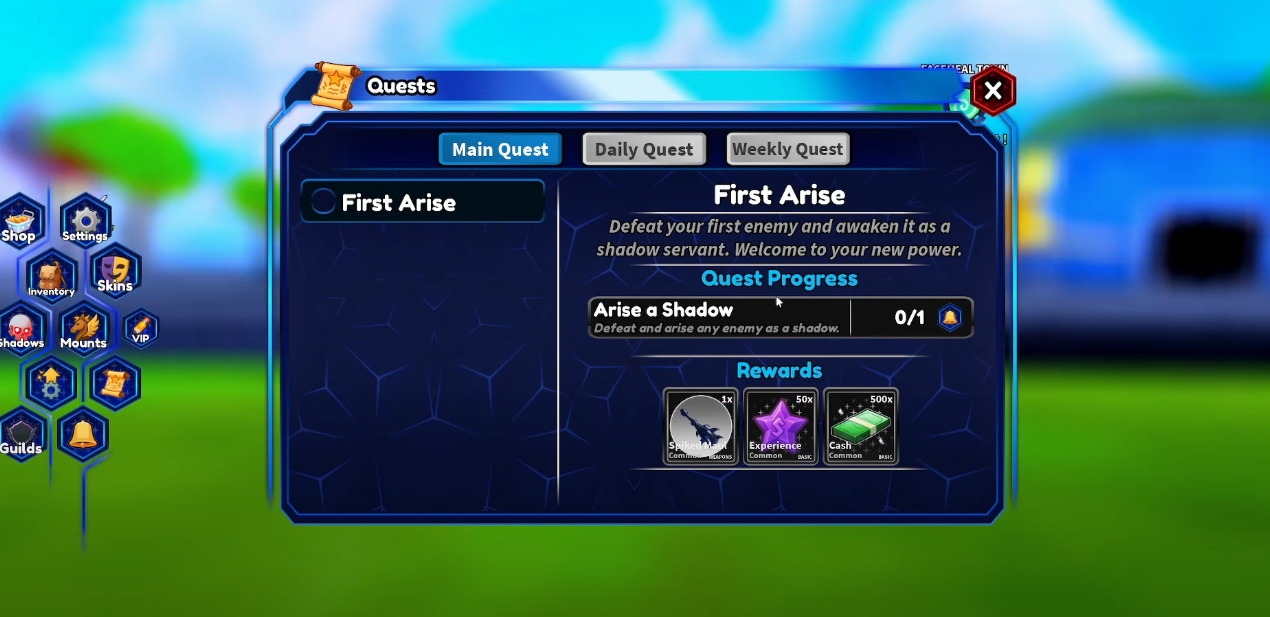
Task: Select the Spiked Maul reward tile
Action: point(700,427)
